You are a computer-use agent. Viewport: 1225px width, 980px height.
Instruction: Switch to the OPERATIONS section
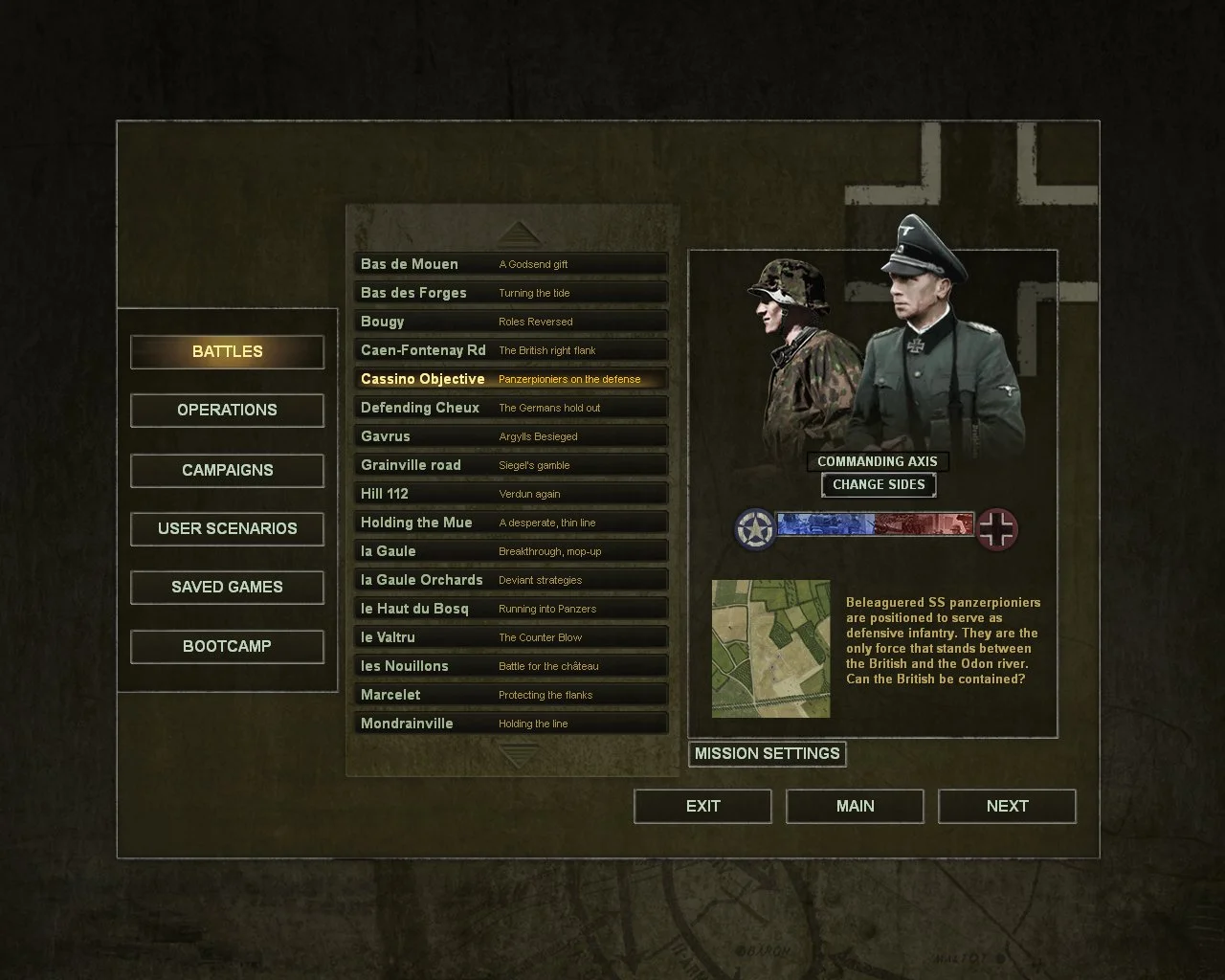tap(227, 410)
